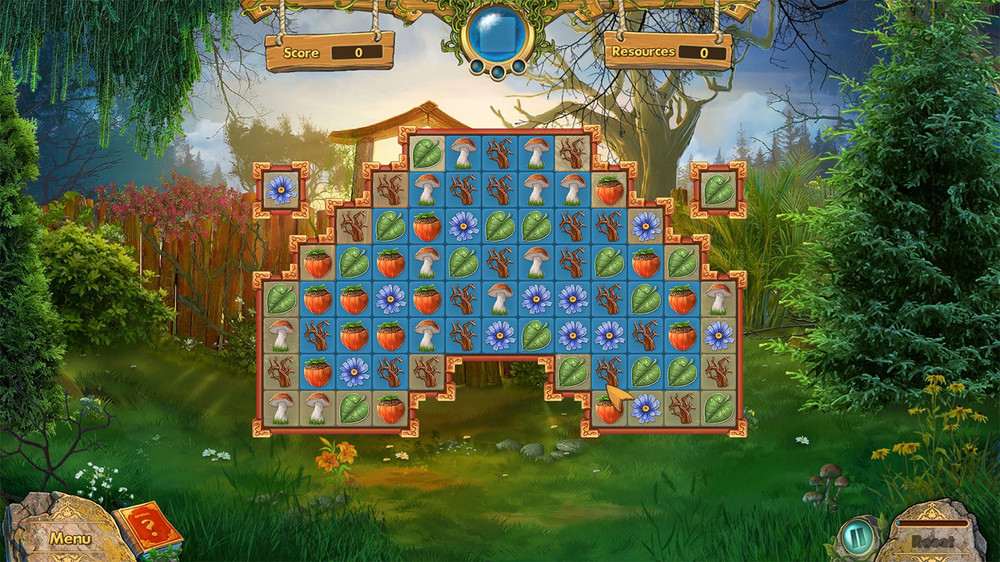This screenshot has width=1000, height=562.
Task: Select the separate framed blue flower tile
Action: (x=281, y=190)
